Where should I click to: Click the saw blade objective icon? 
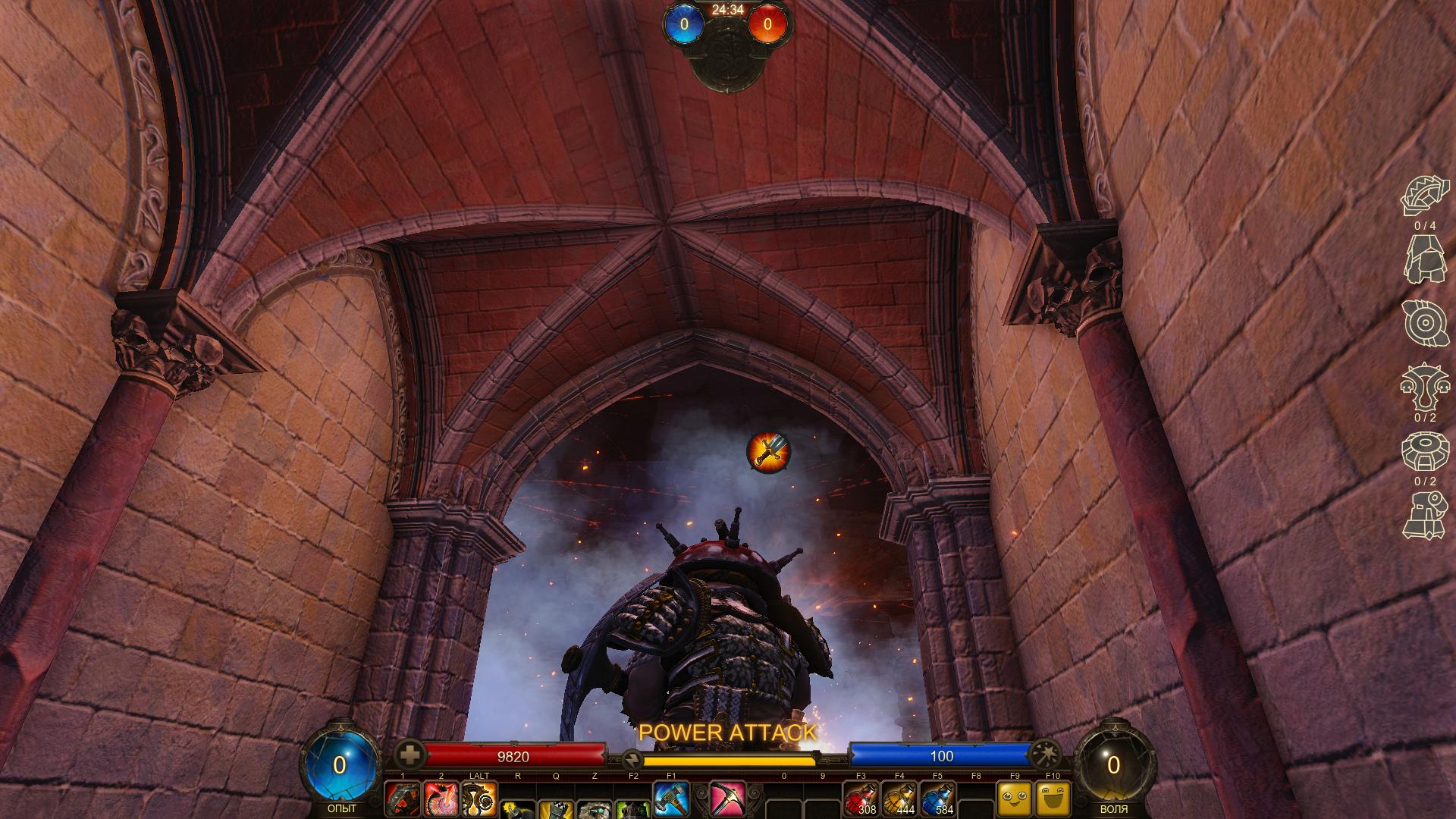(x=1424, y=196)
